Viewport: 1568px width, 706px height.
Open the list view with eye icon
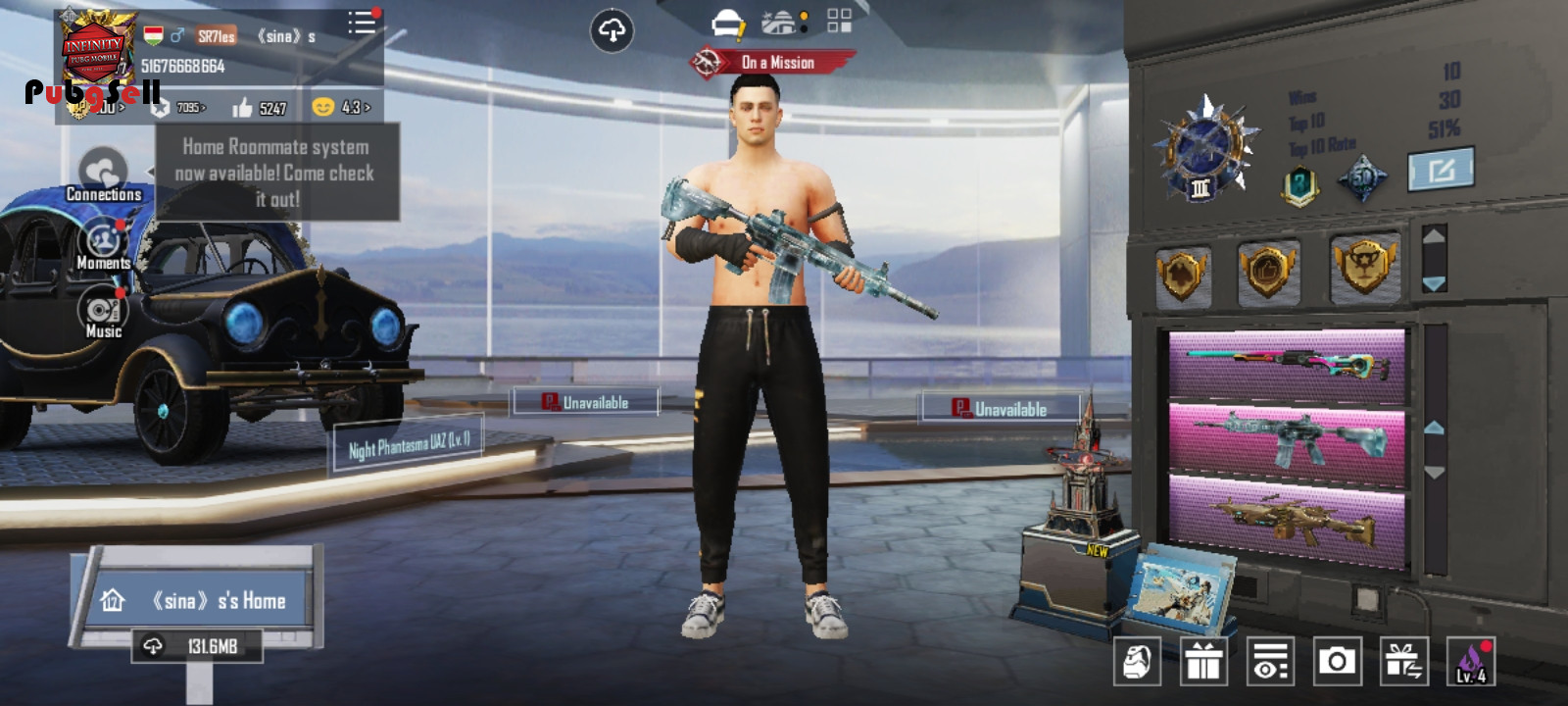(1270, 662)
